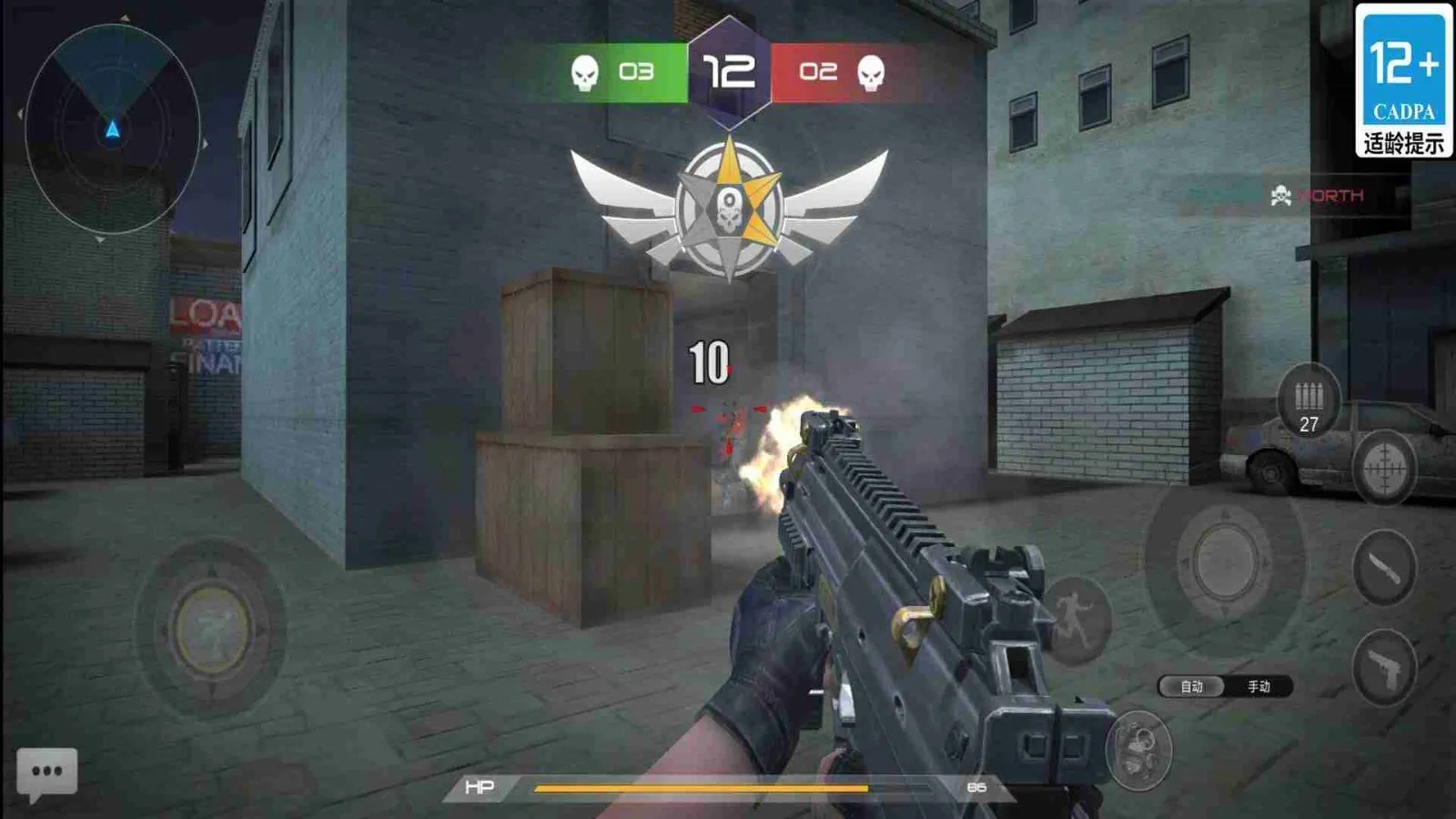This screenshot has height=819, width=1456.
Task: Tap the movement joystick
Action: tap(212, 629)
